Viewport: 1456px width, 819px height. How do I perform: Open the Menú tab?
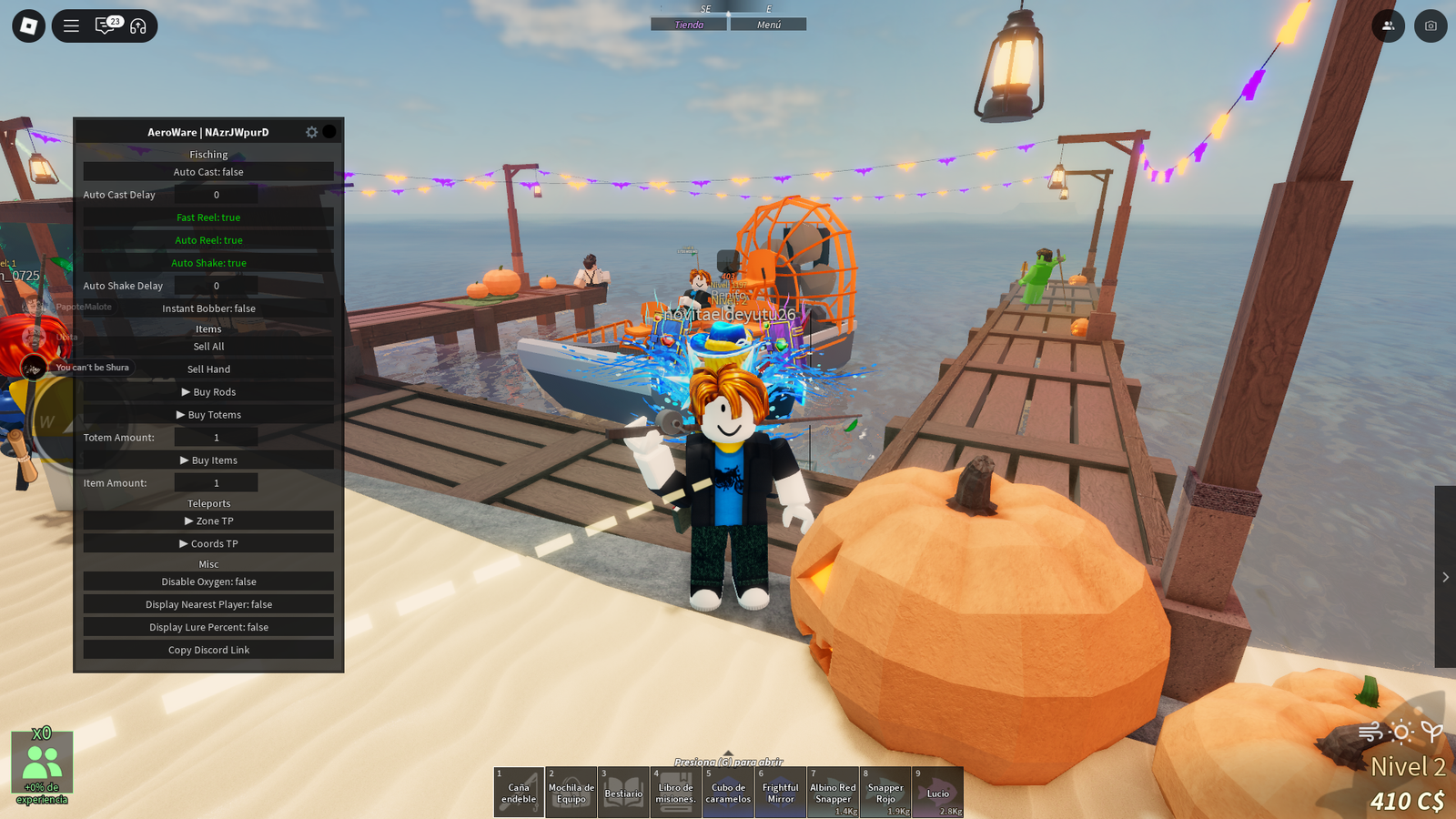click(769, 25)
